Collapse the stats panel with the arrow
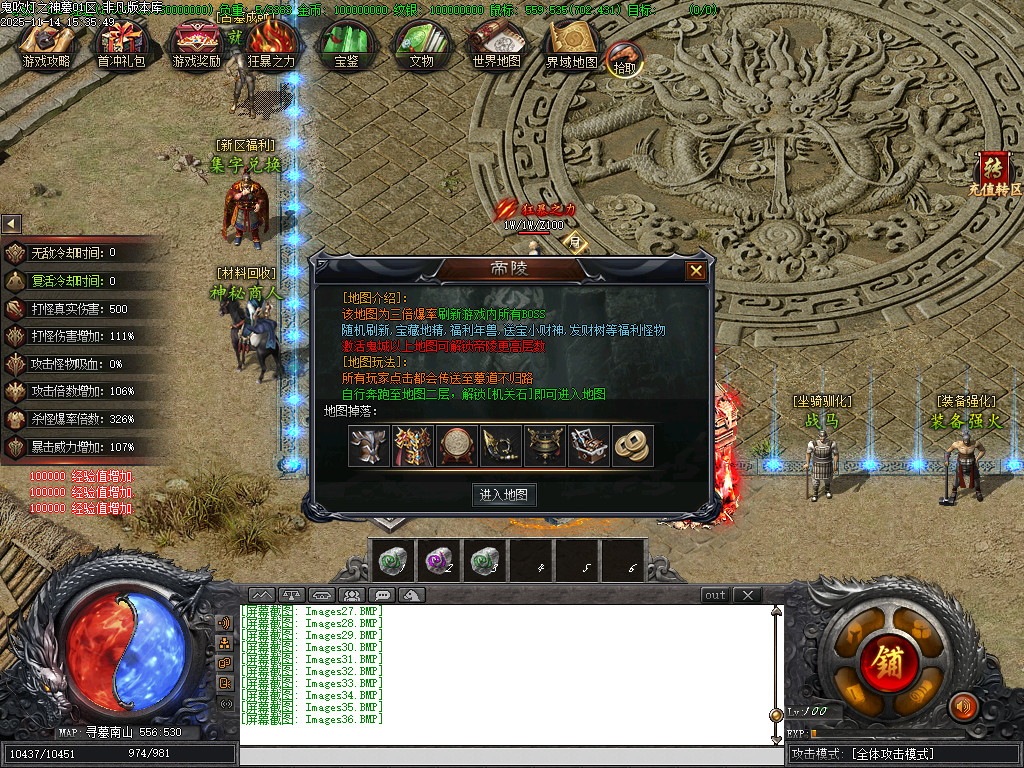The height and width of the screenshot is (768, 1024). point(11,223)
